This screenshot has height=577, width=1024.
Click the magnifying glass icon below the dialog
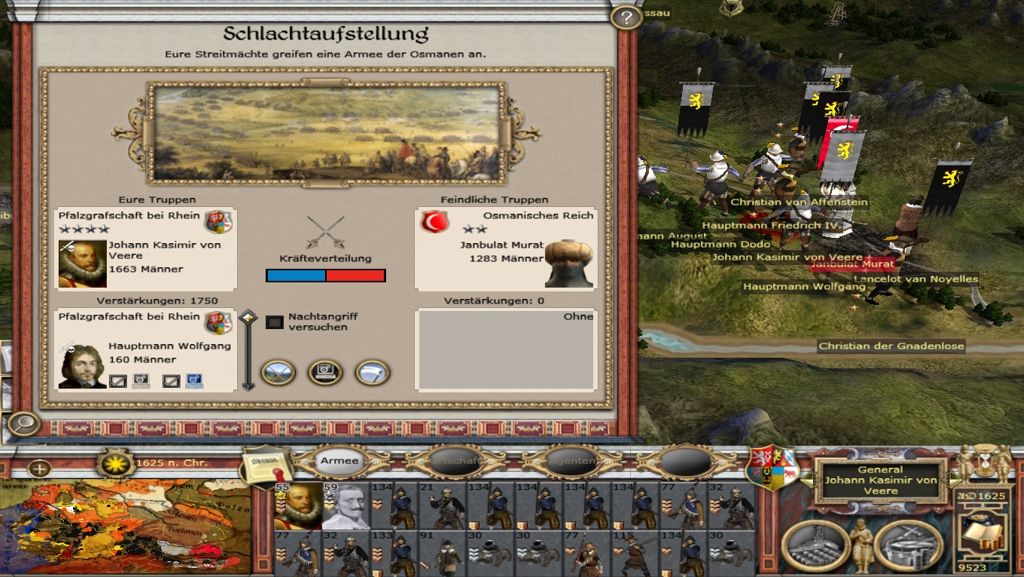point(20,424)
